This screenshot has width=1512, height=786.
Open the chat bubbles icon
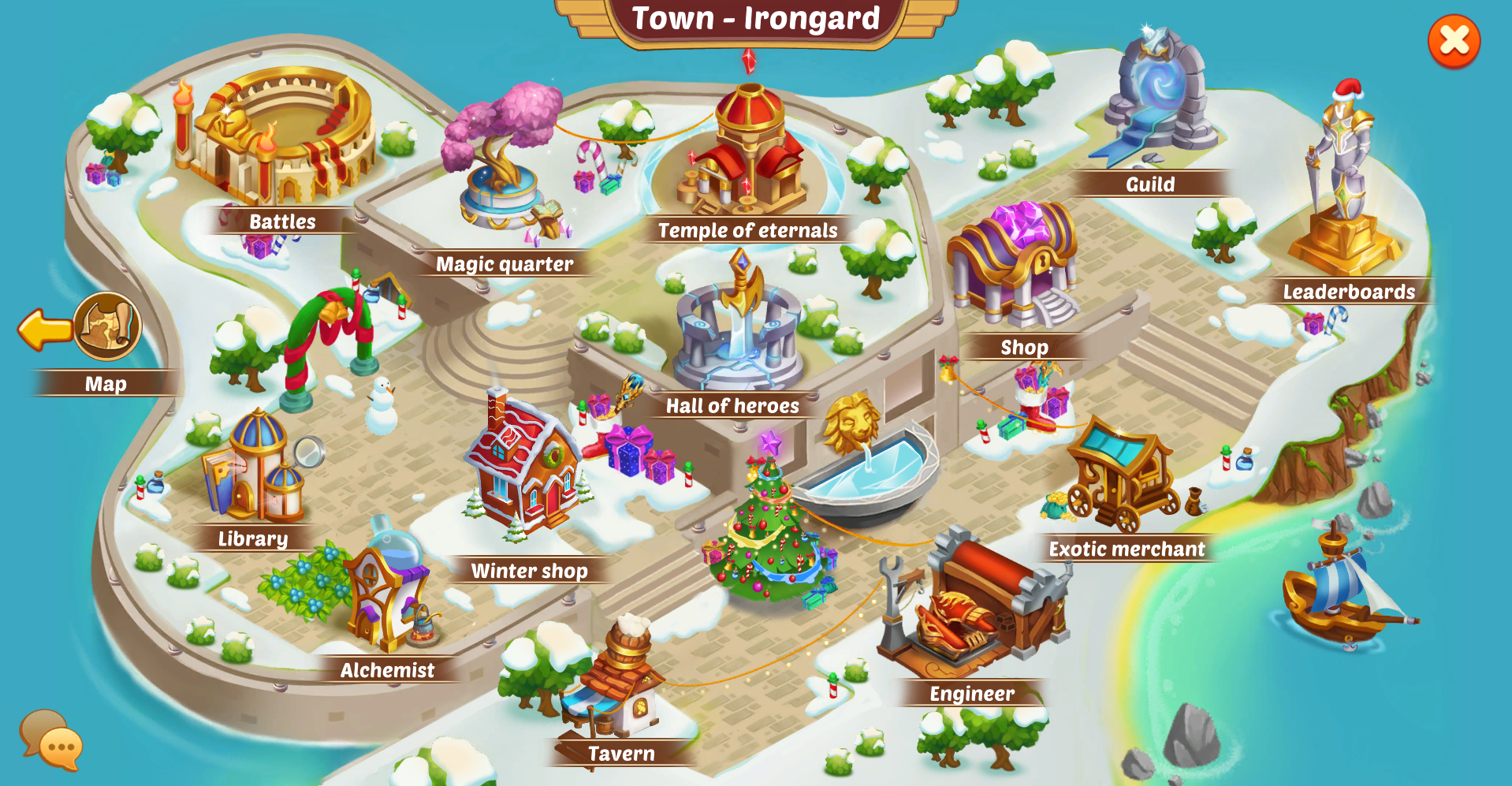pyautogui.click(x=50, y=739)
